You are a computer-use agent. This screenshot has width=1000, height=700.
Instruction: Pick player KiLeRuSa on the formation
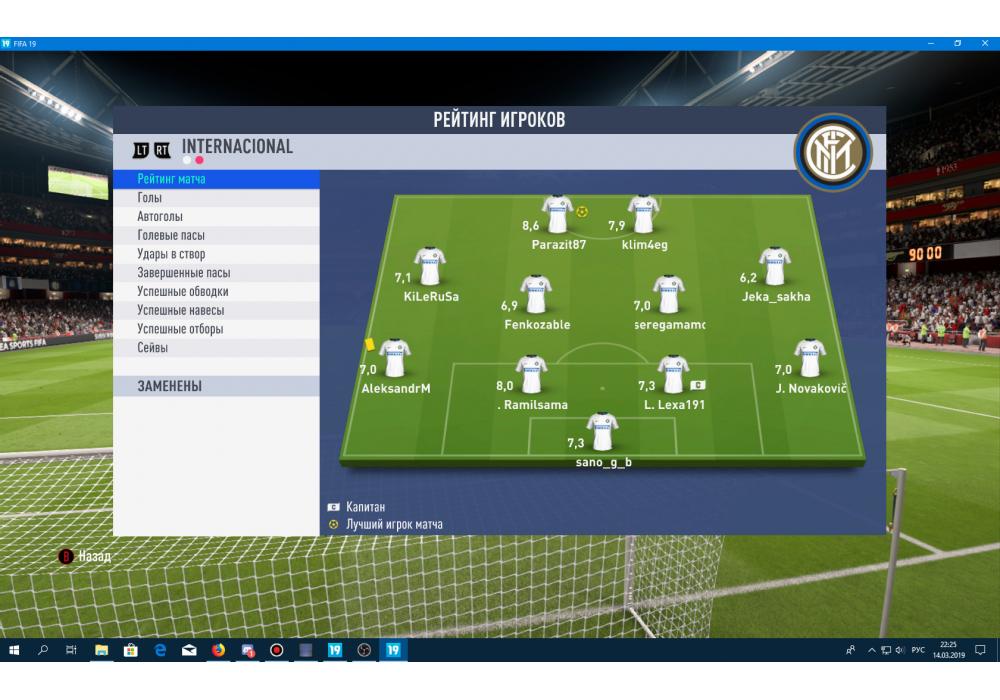pos(430,268)
